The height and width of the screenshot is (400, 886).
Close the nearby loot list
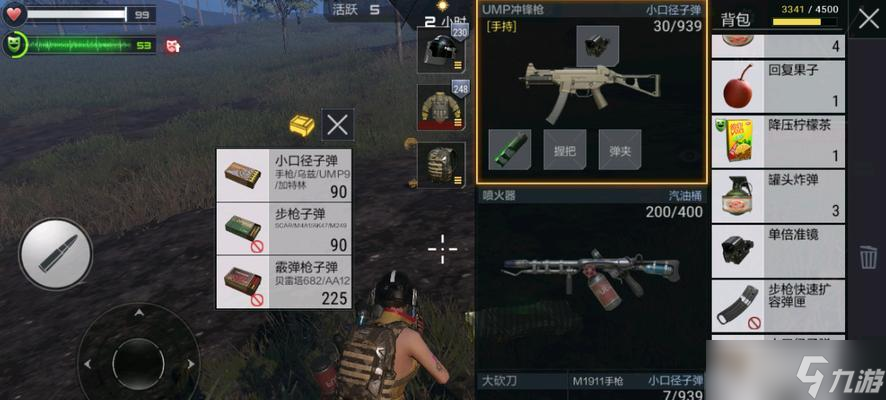[x=338, y=124]
